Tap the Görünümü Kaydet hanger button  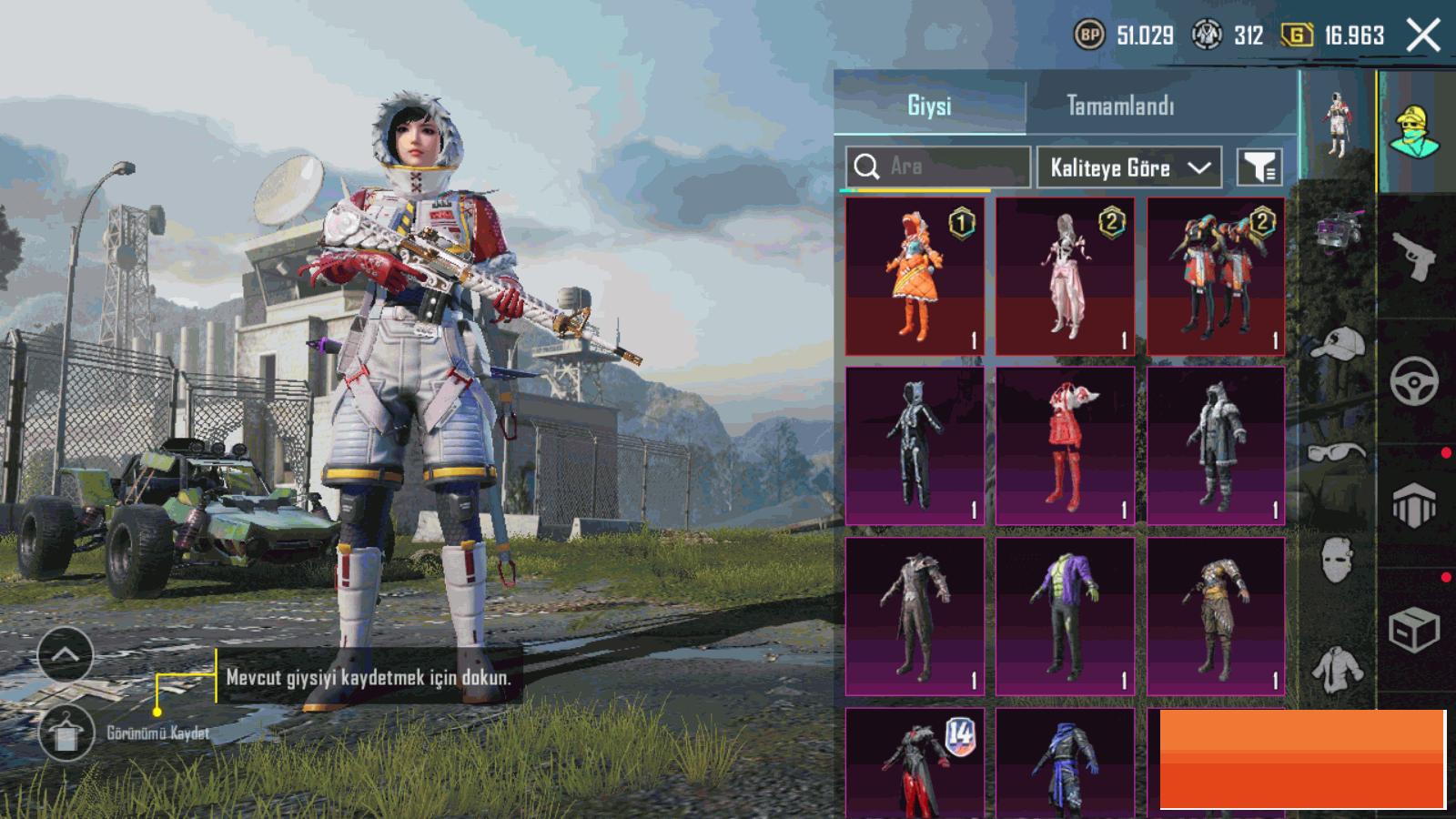click(x=66, y=733)
